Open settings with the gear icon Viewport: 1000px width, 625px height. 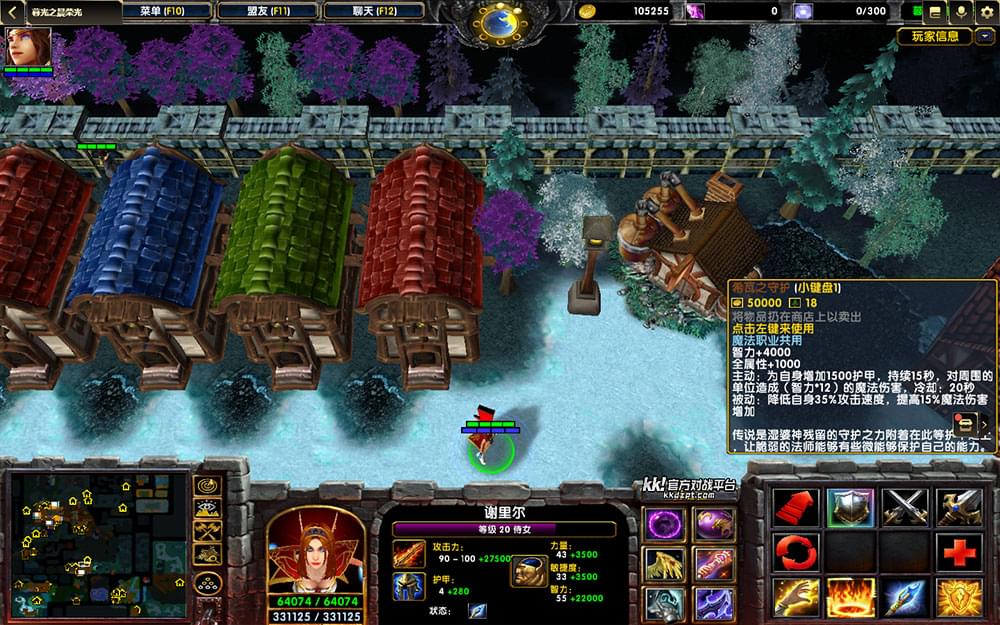pyautogui.click(x=987, y=12)
